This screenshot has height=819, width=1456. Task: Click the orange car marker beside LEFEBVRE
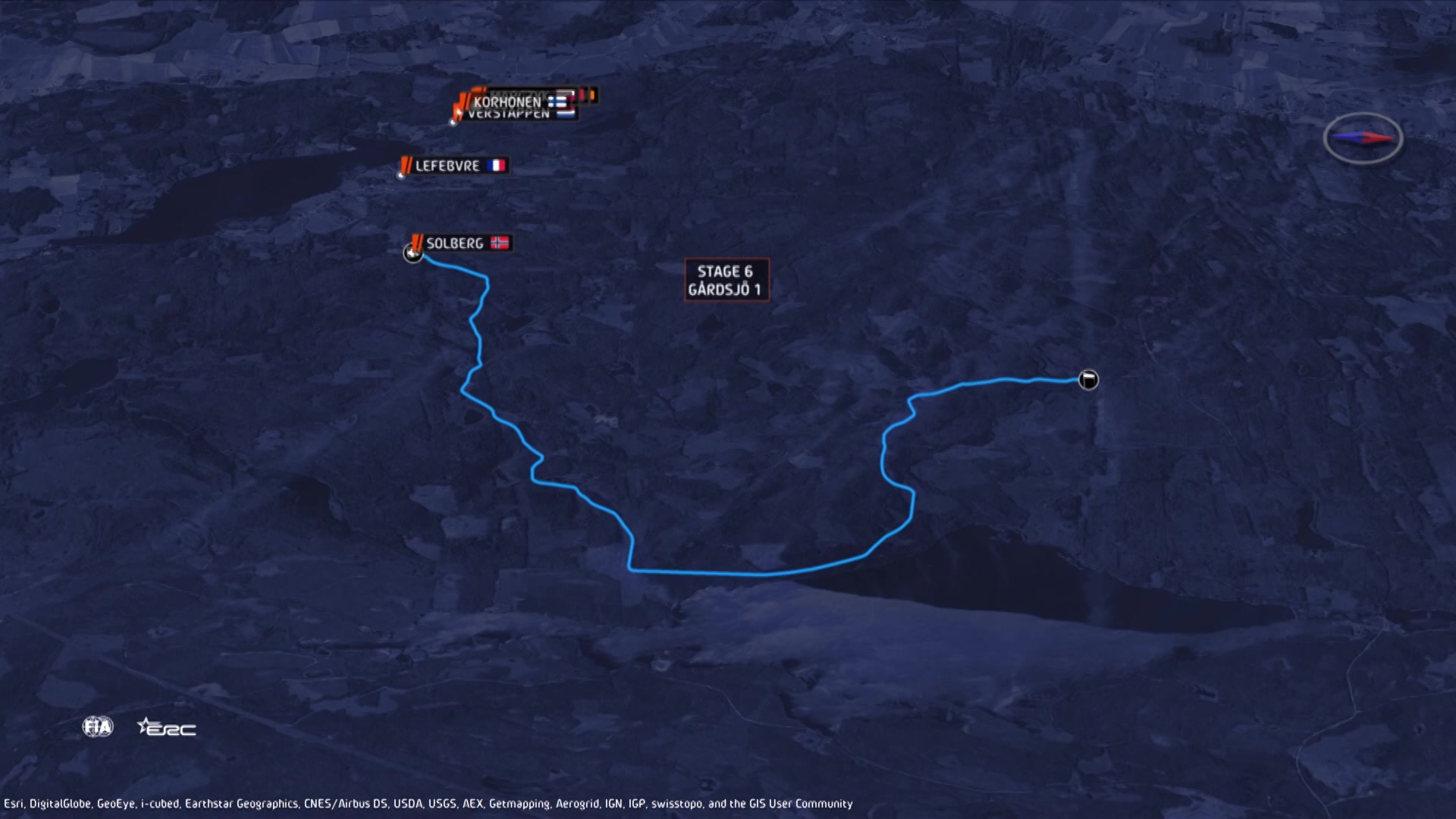(406, 165)
